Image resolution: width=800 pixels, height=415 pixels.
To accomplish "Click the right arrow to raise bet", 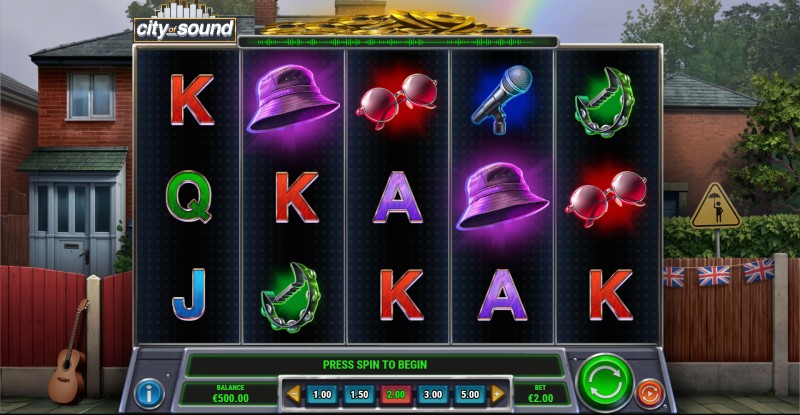I will 499,395.
